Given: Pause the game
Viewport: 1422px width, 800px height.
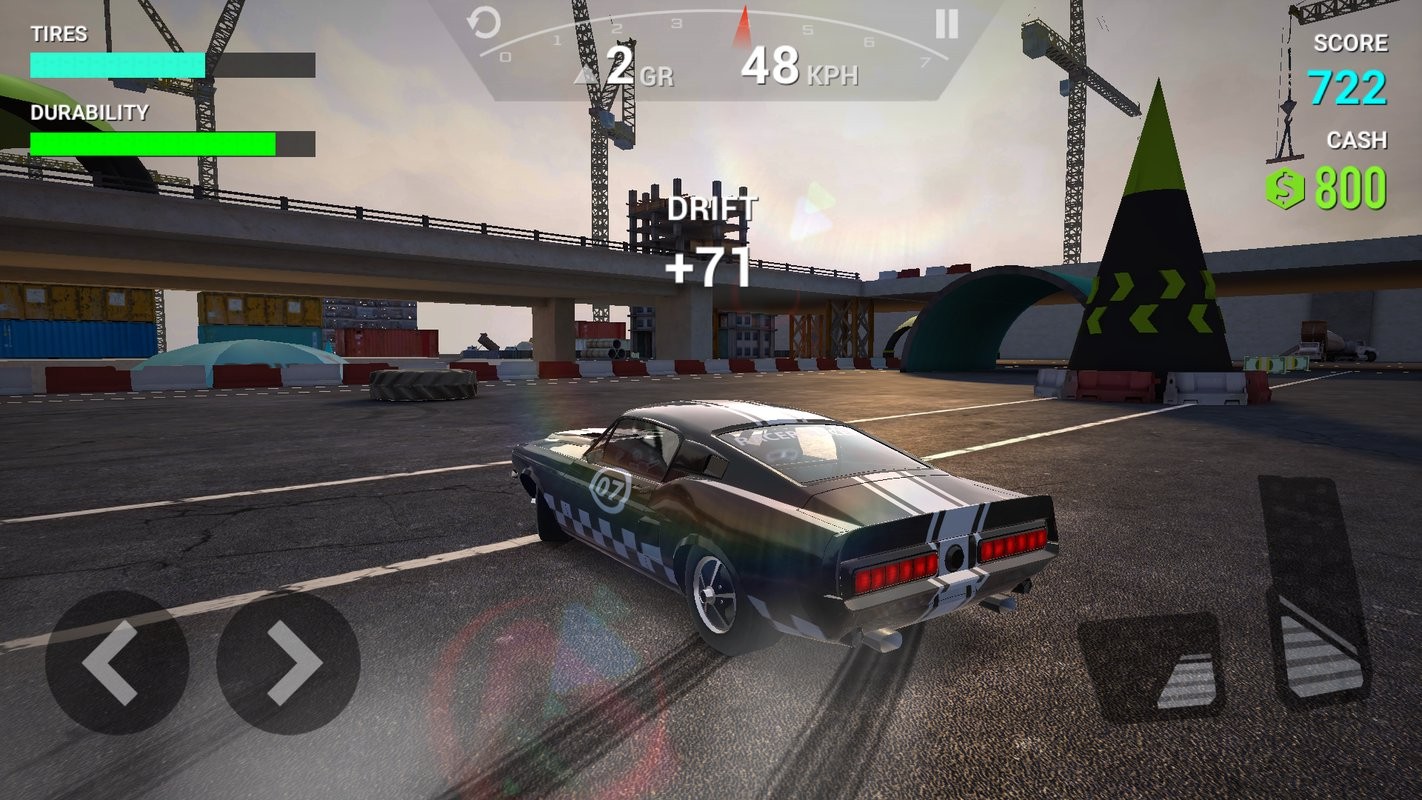Looking at the screenshot, I should pyautogui.click(x=946, y=24).
